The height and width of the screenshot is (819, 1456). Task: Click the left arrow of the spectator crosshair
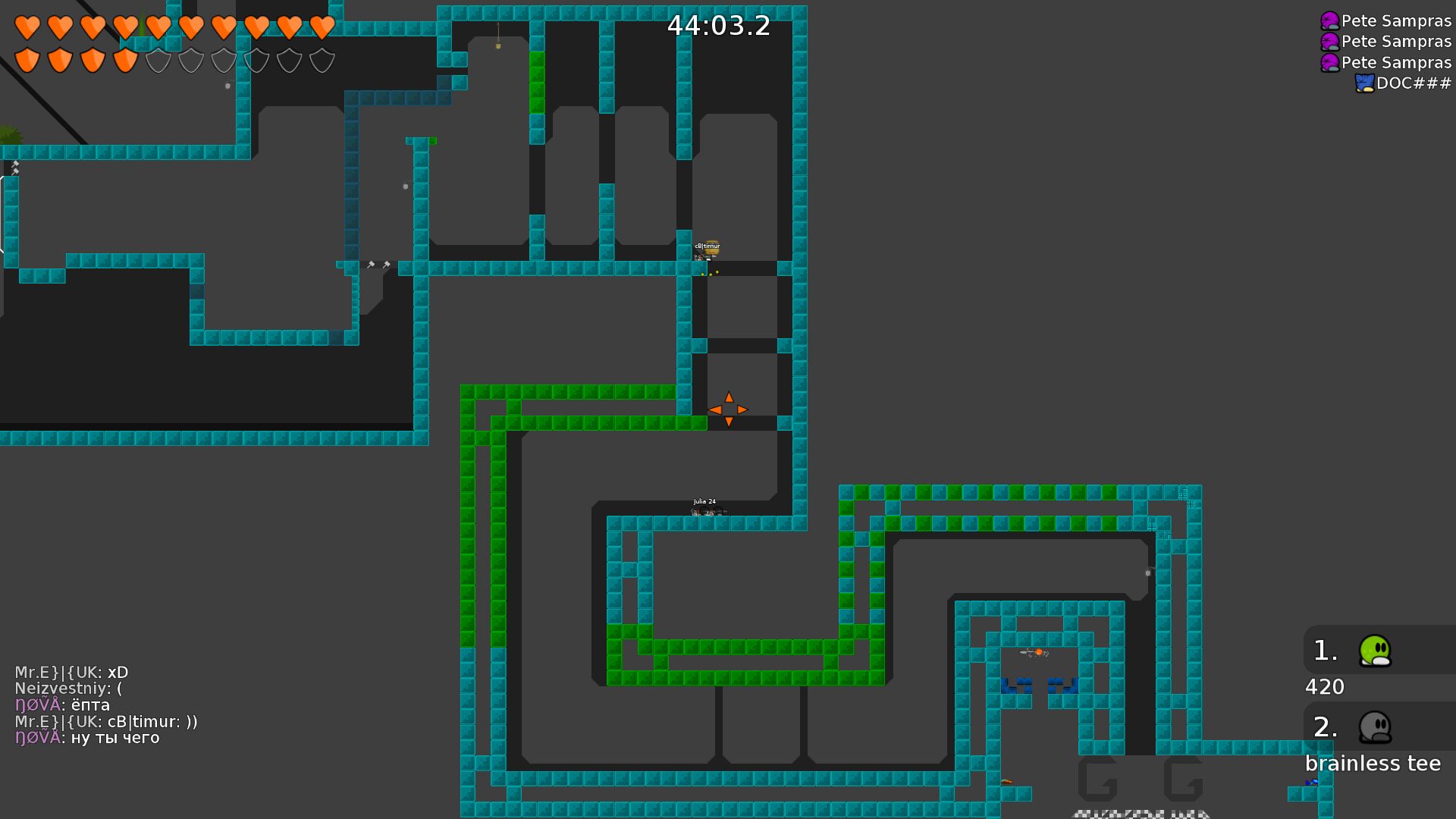pyautogui.click(x=716, y=409)
